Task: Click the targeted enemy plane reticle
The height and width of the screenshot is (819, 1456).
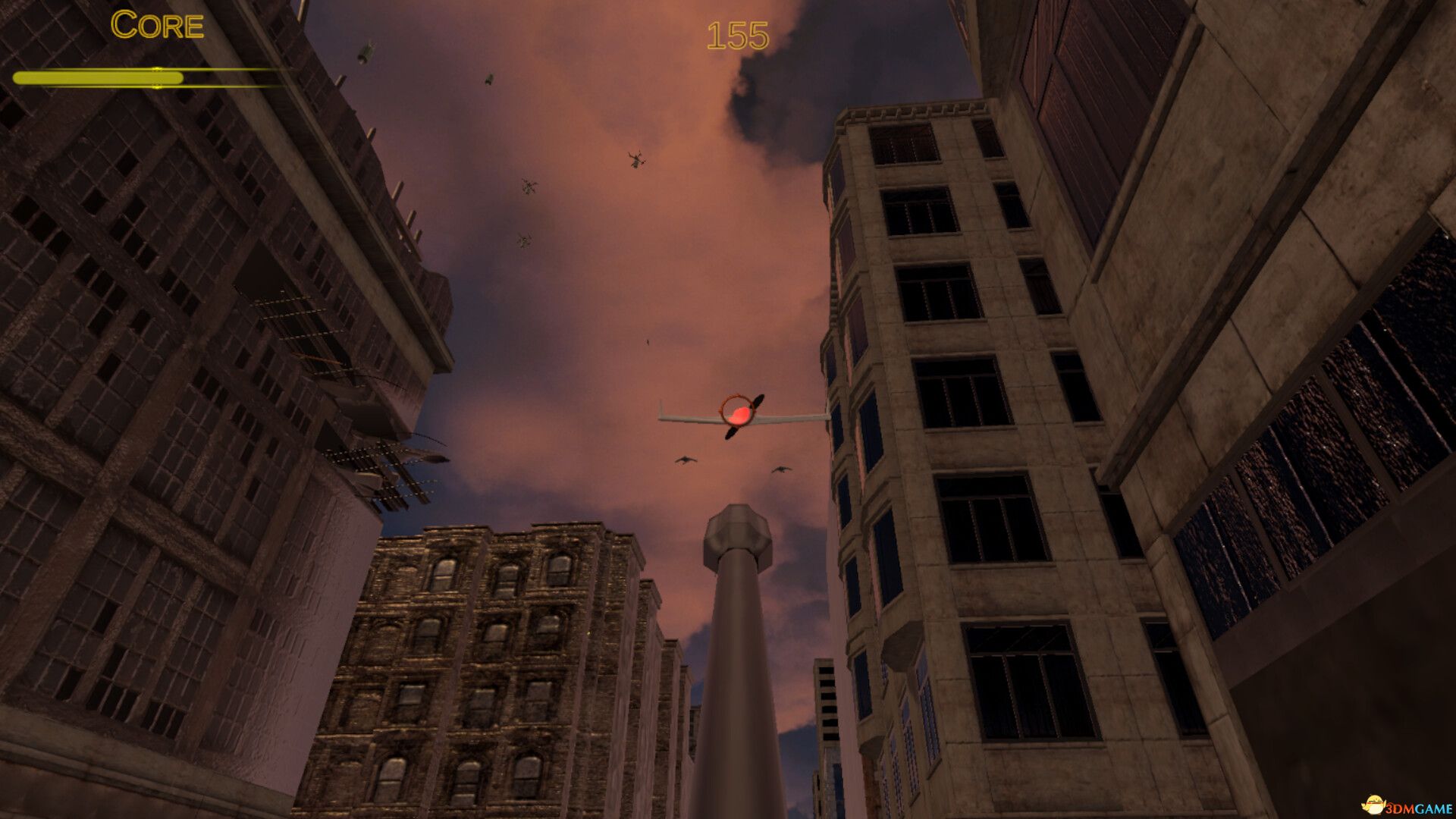Action: pos(737,412)
